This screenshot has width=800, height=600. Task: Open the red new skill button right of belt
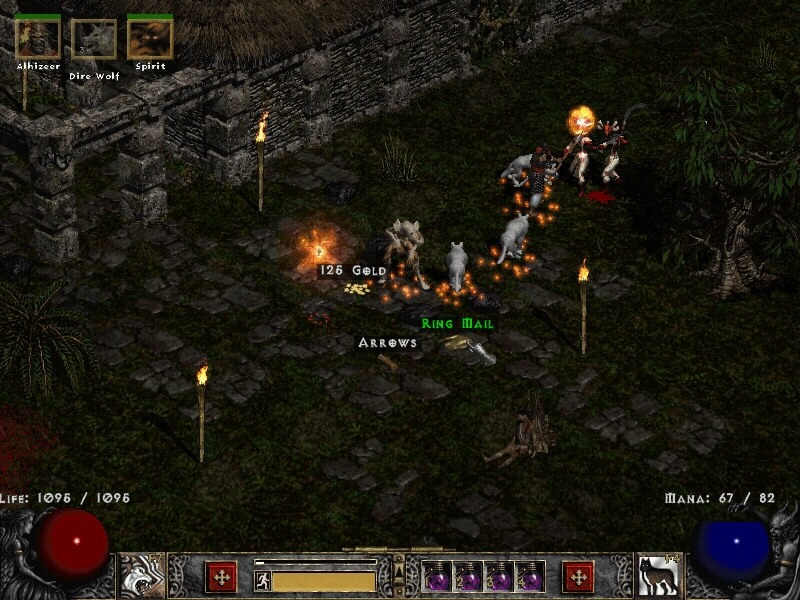[578, 577]
